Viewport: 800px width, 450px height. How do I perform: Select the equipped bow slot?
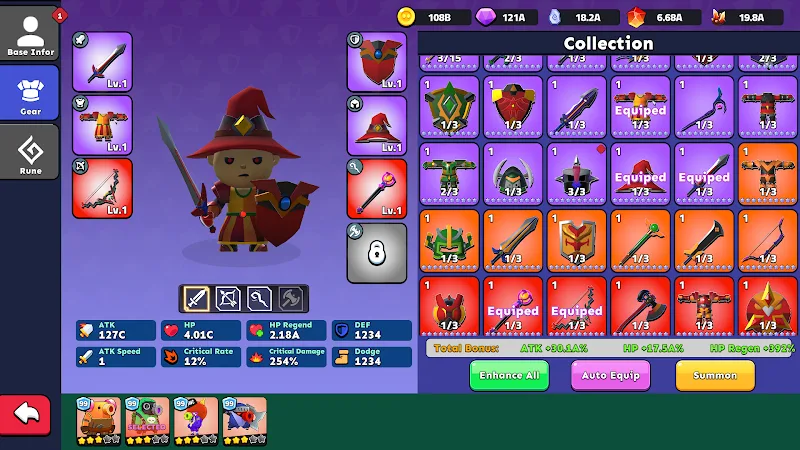[x=102, y=188]
